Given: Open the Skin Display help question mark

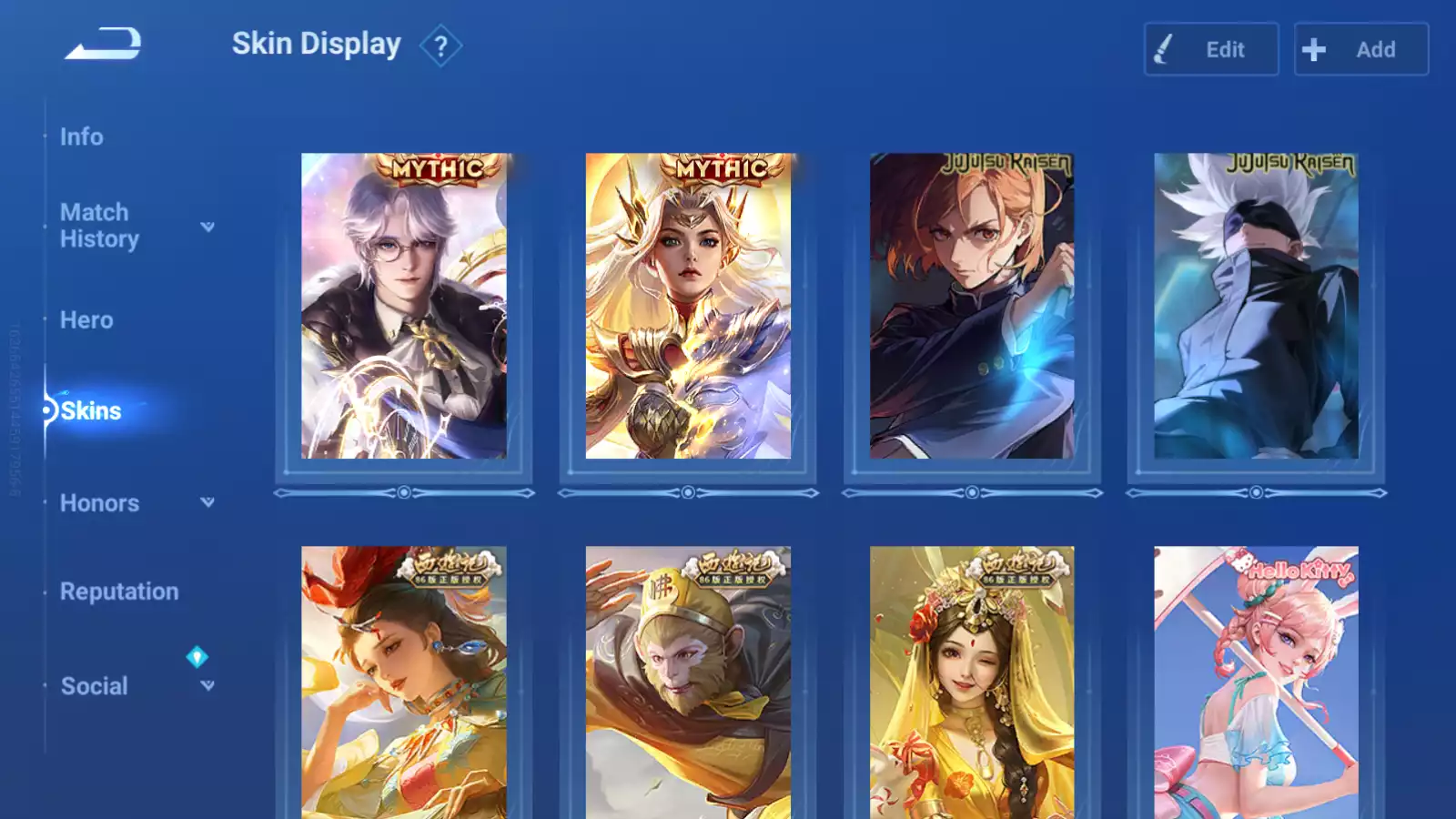Looking at the screenshot, I should pos(442,46).
